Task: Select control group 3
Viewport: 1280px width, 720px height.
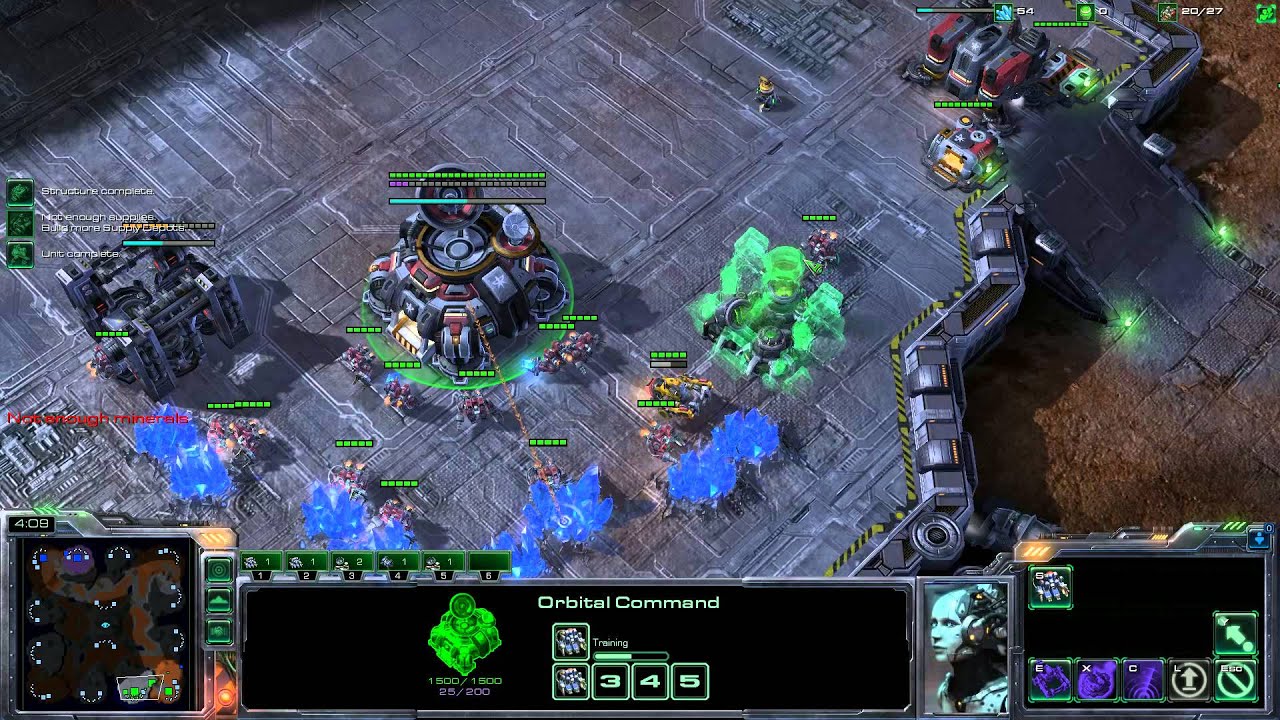Action: coord(351,565)
